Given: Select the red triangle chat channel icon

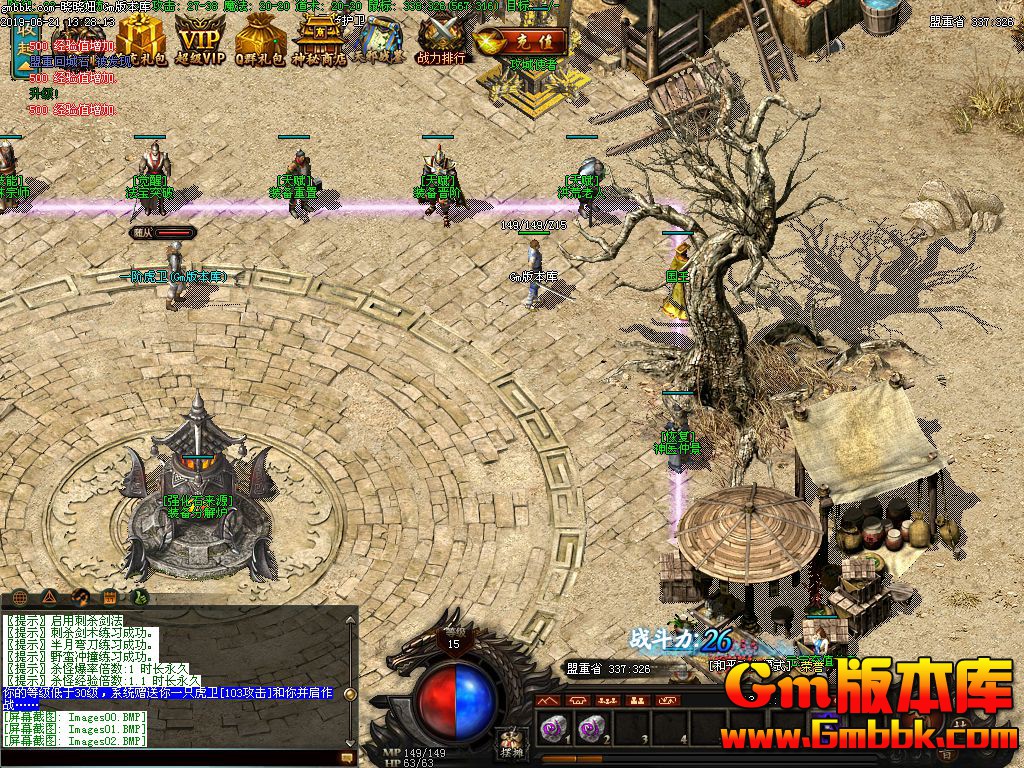Looking at the screenshot, I should tap(50, 597).
